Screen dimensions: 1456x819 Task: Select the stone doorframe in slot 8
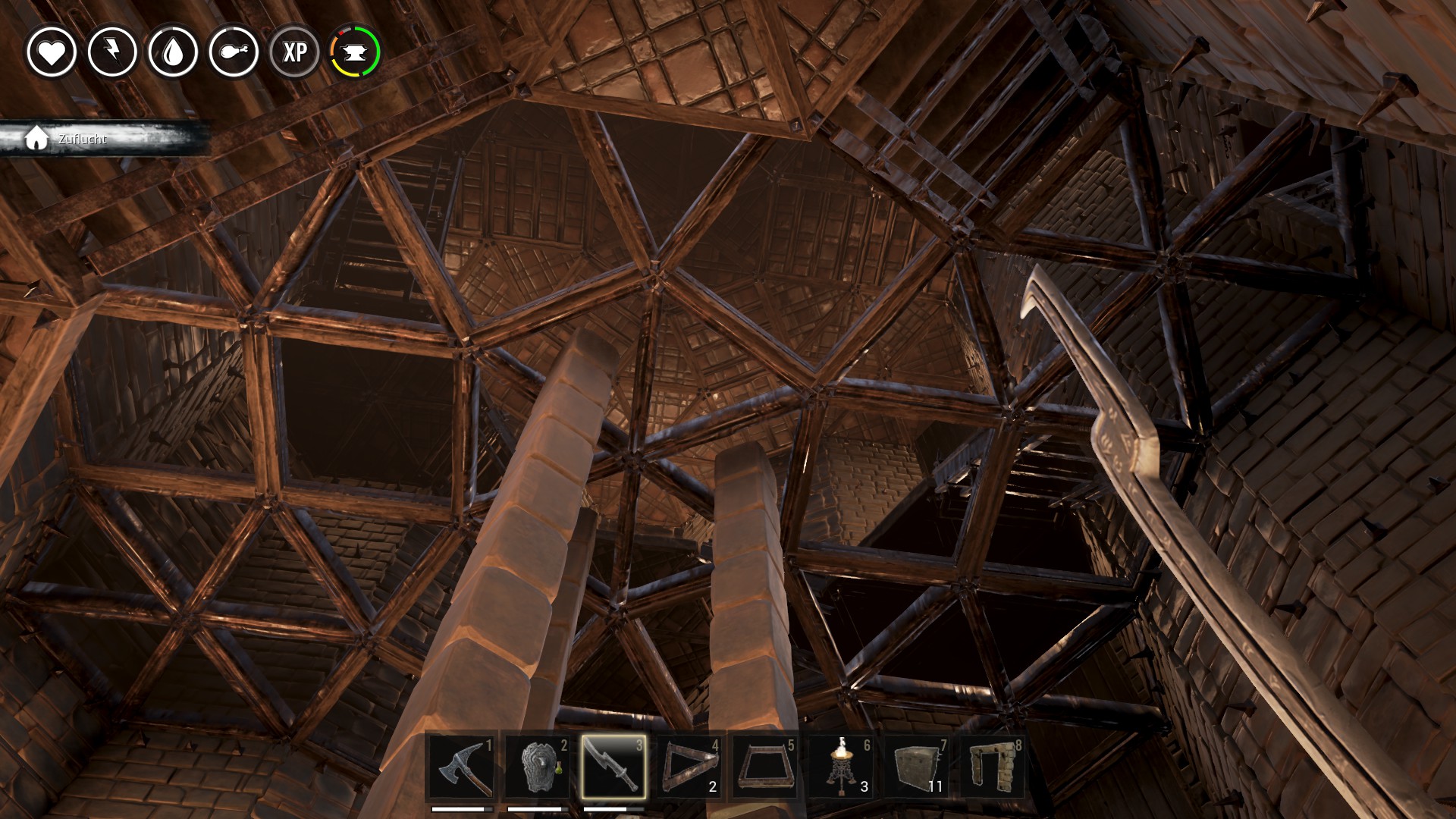click(x=993, y=766)
